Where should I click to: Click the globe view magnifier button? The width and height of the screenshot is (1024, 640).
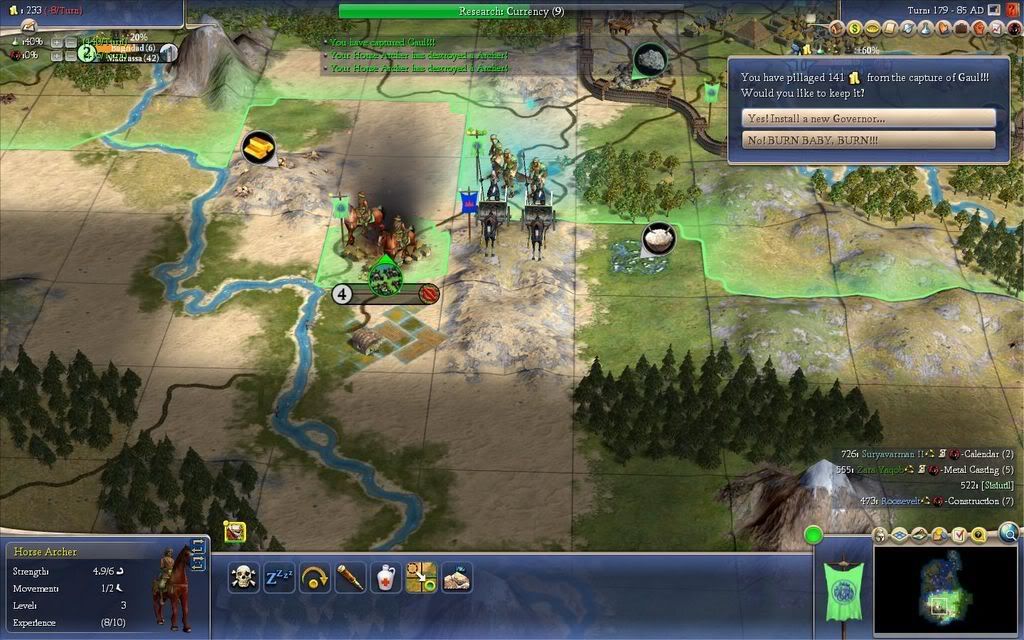pos(1010,533)
